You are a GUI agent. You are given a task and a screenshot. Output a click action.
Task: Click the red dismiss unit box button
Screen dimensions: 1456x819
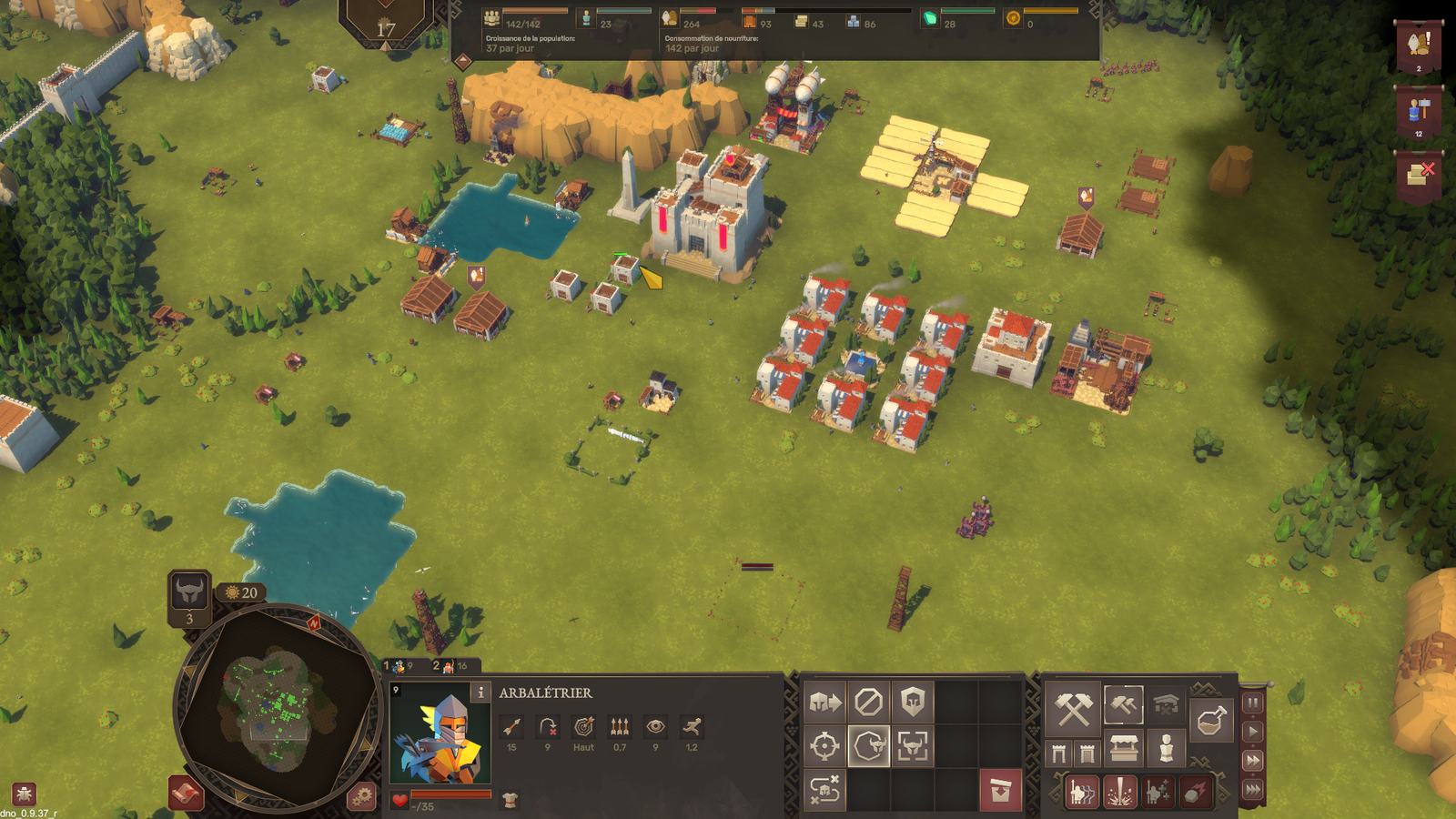tap(1000, 790)
